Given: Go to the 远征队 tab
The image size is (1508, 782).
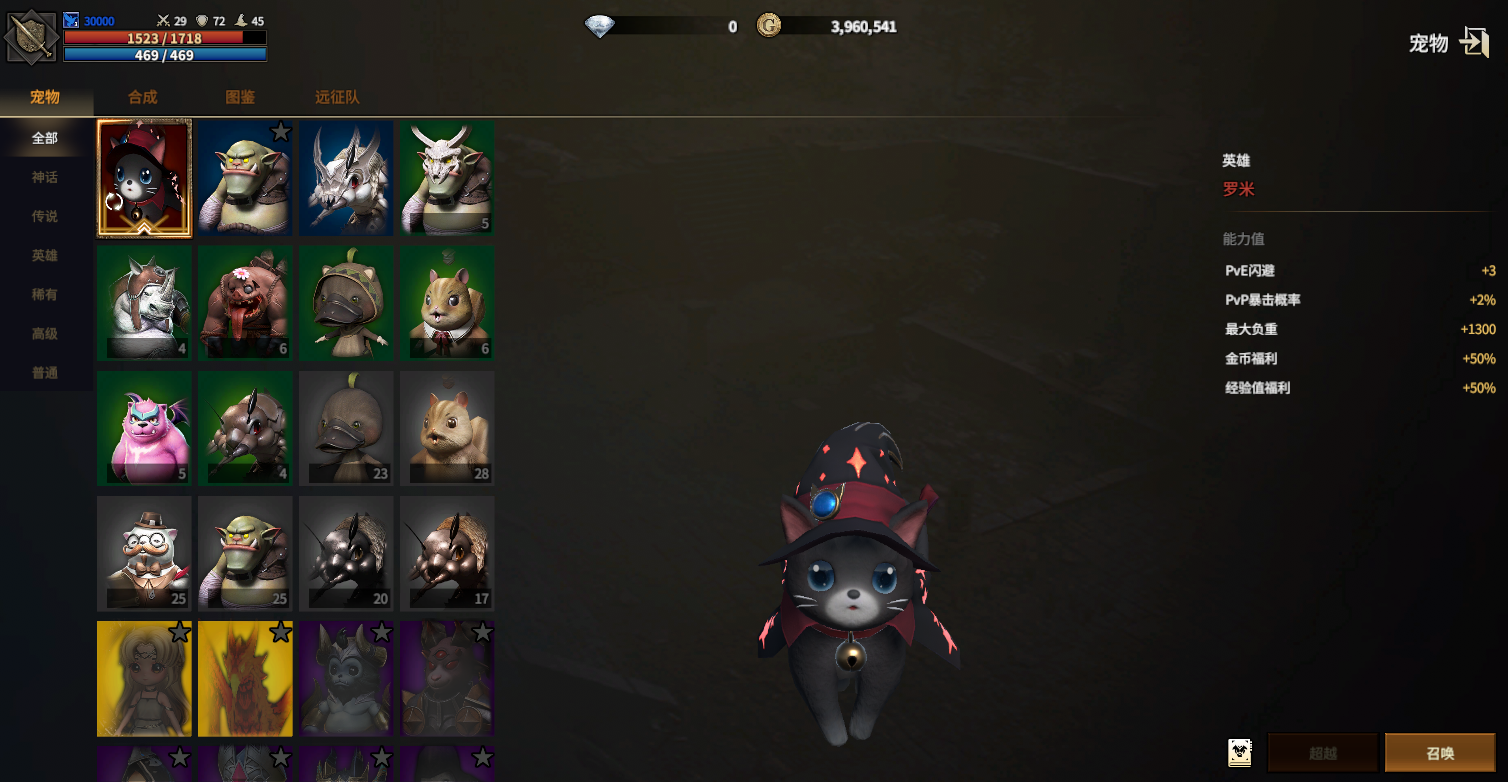Looking at the screenshot, I should (337, 97).
